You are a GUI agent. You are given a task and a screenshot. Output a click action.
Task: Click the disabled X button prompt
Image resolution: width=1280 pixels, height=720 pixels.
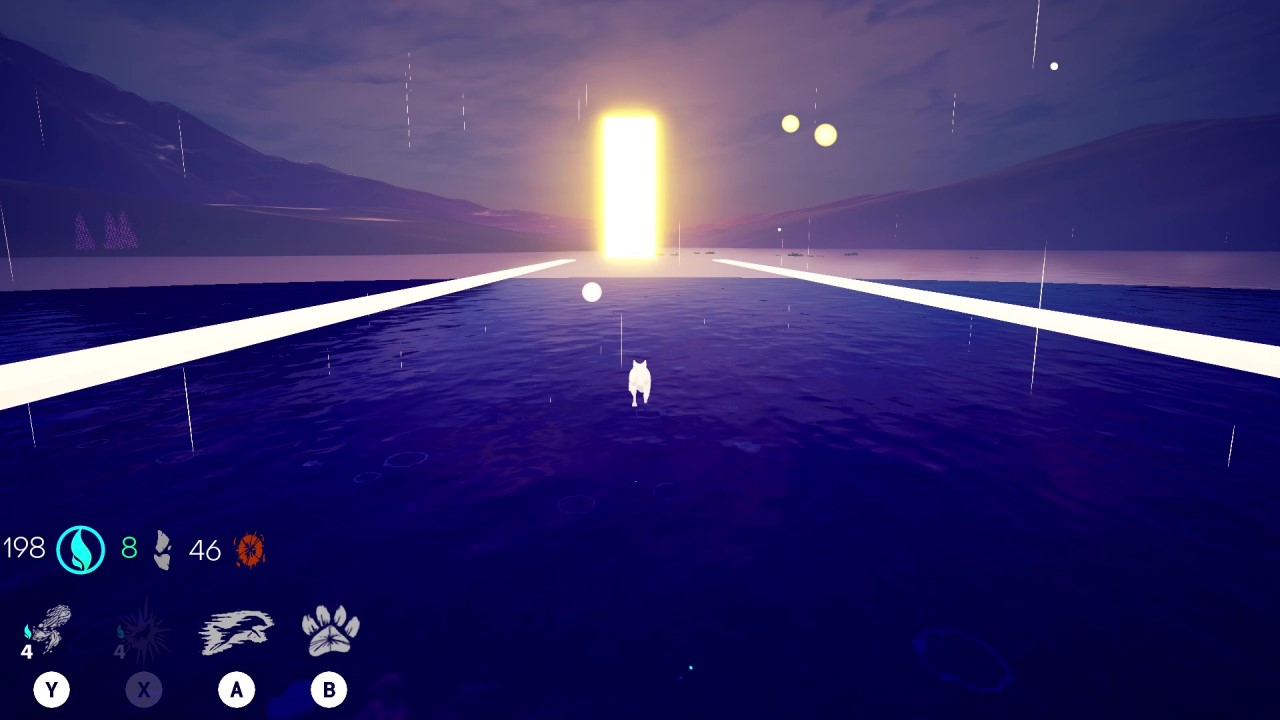(x=144, y=689)
